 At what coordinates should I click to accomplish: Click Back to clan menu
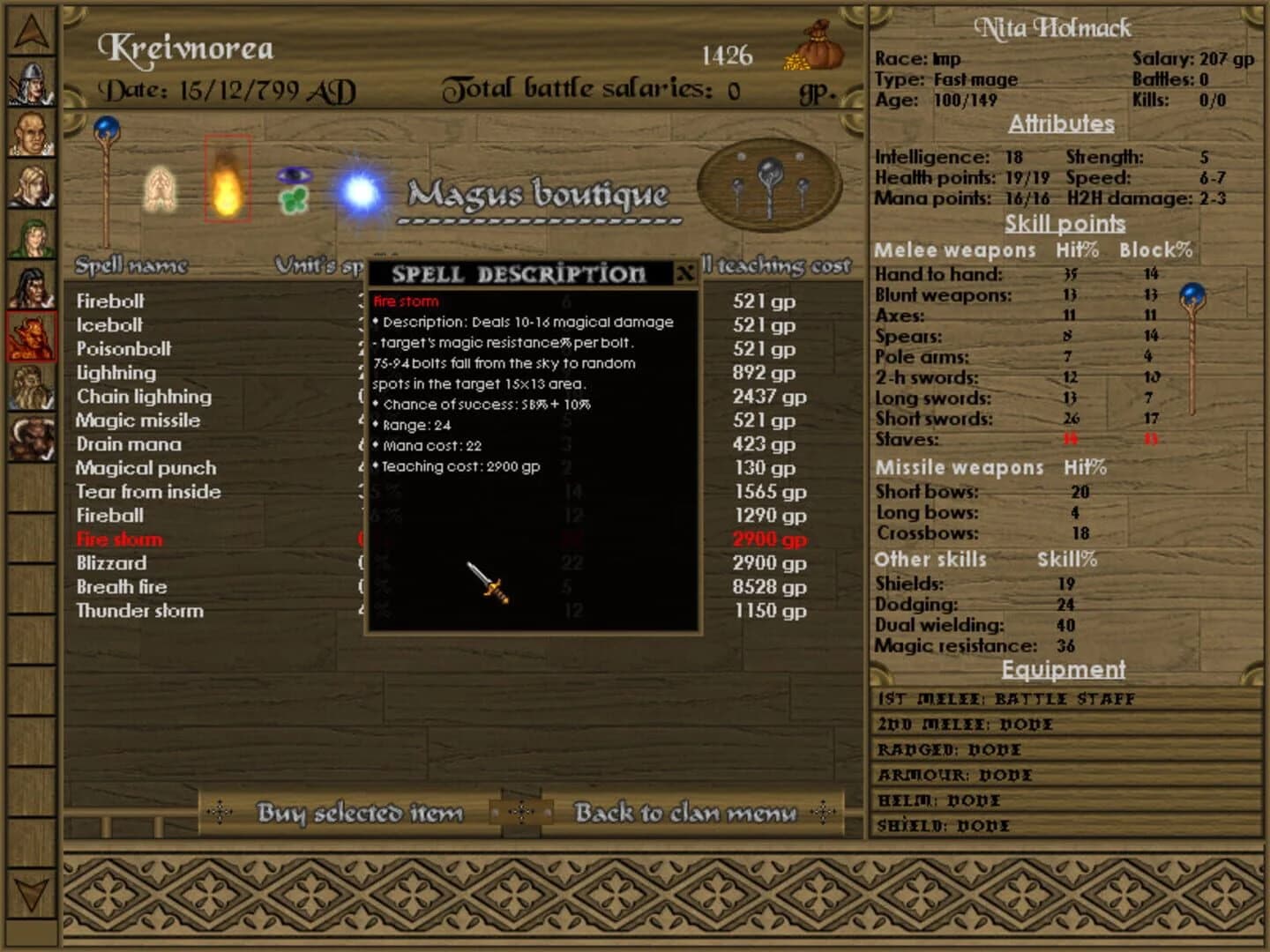pyautogui.click(x=686, y=813)
